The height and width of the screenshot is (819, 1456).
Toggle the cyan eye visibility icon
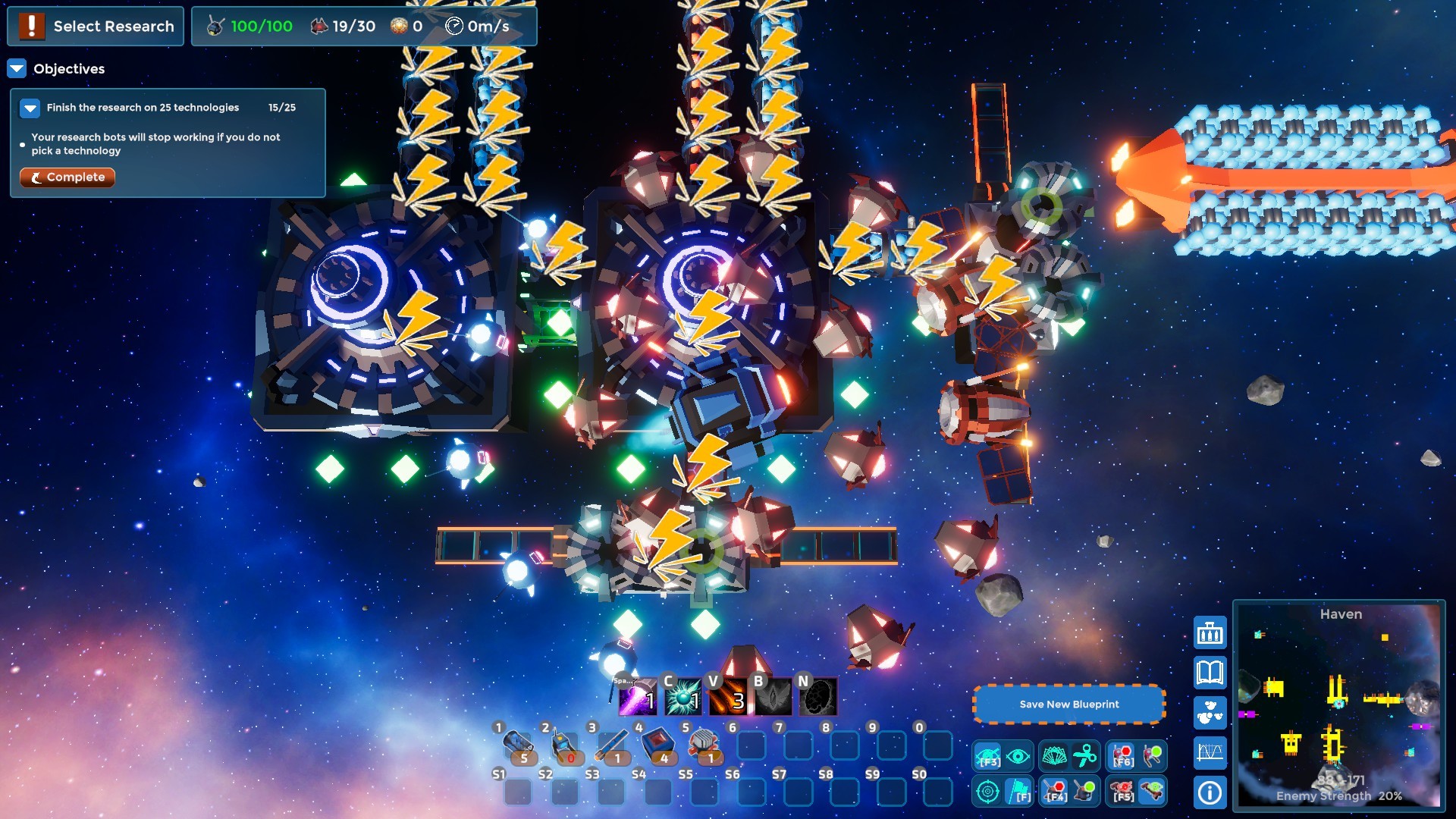1018,756
